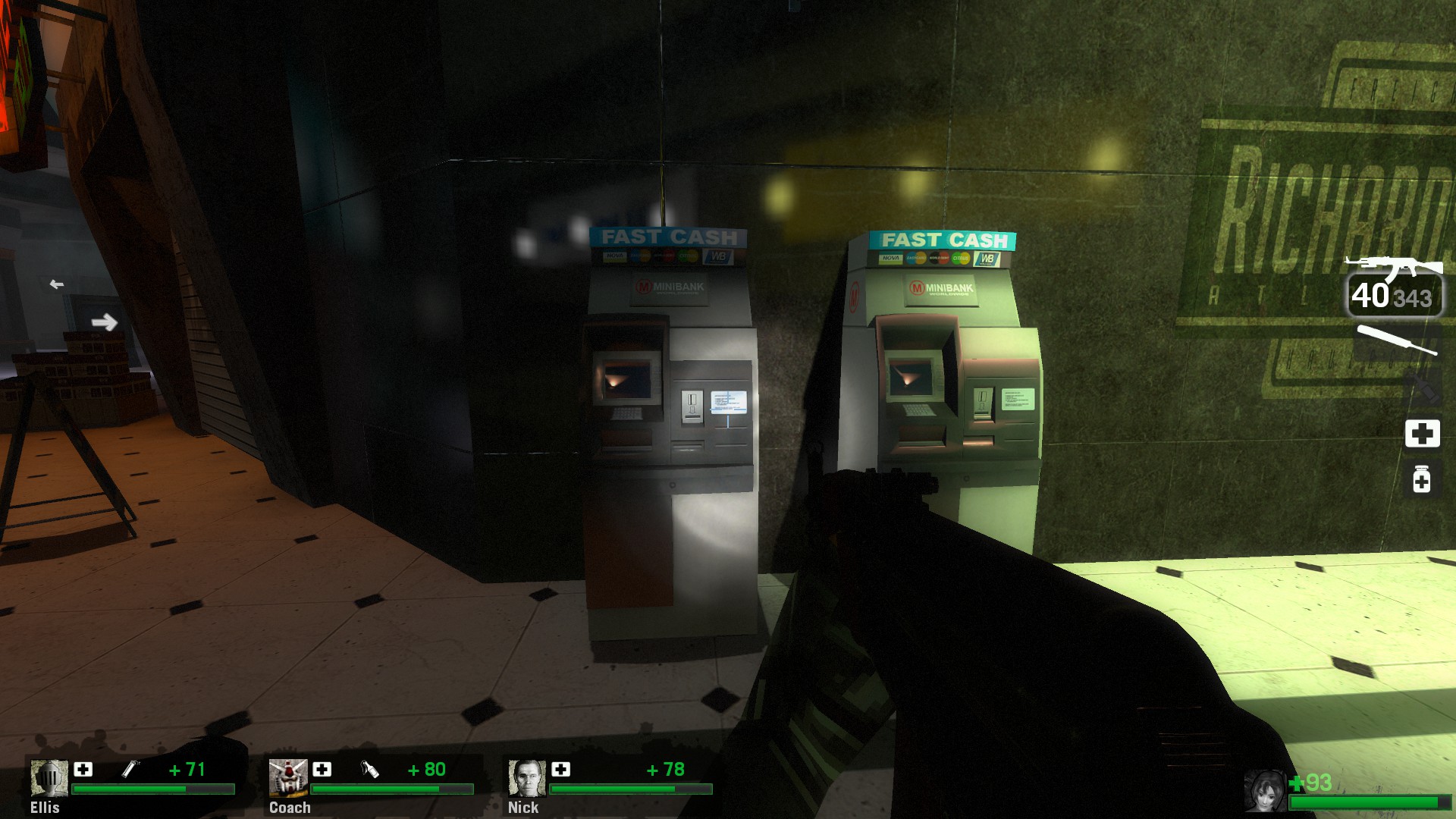This screenshot has width=1456, height=819.
Task: Click Coach's molotov bottle icon
Action: [x=369, y=770]
